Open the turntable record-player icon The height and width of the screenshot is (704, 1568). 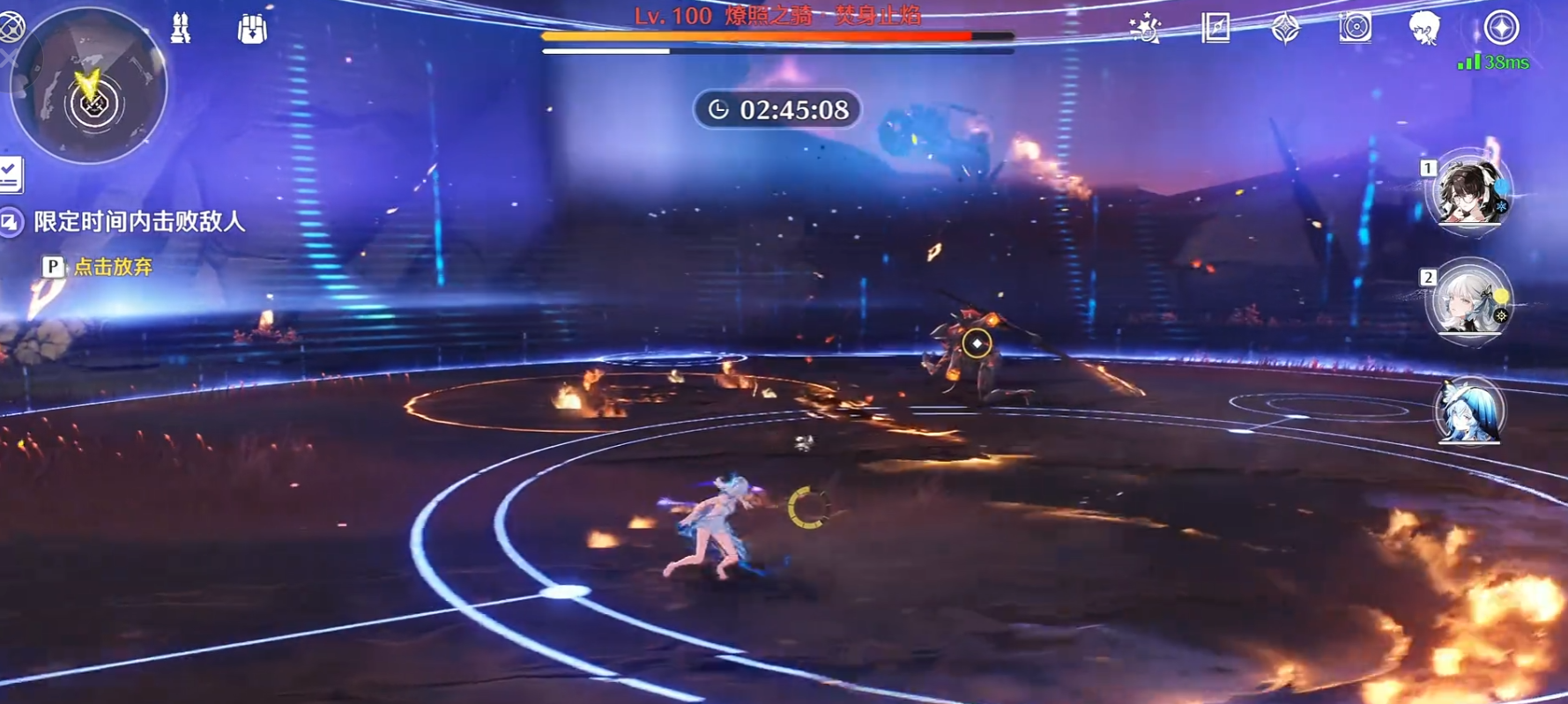(x=1355, y=28)
